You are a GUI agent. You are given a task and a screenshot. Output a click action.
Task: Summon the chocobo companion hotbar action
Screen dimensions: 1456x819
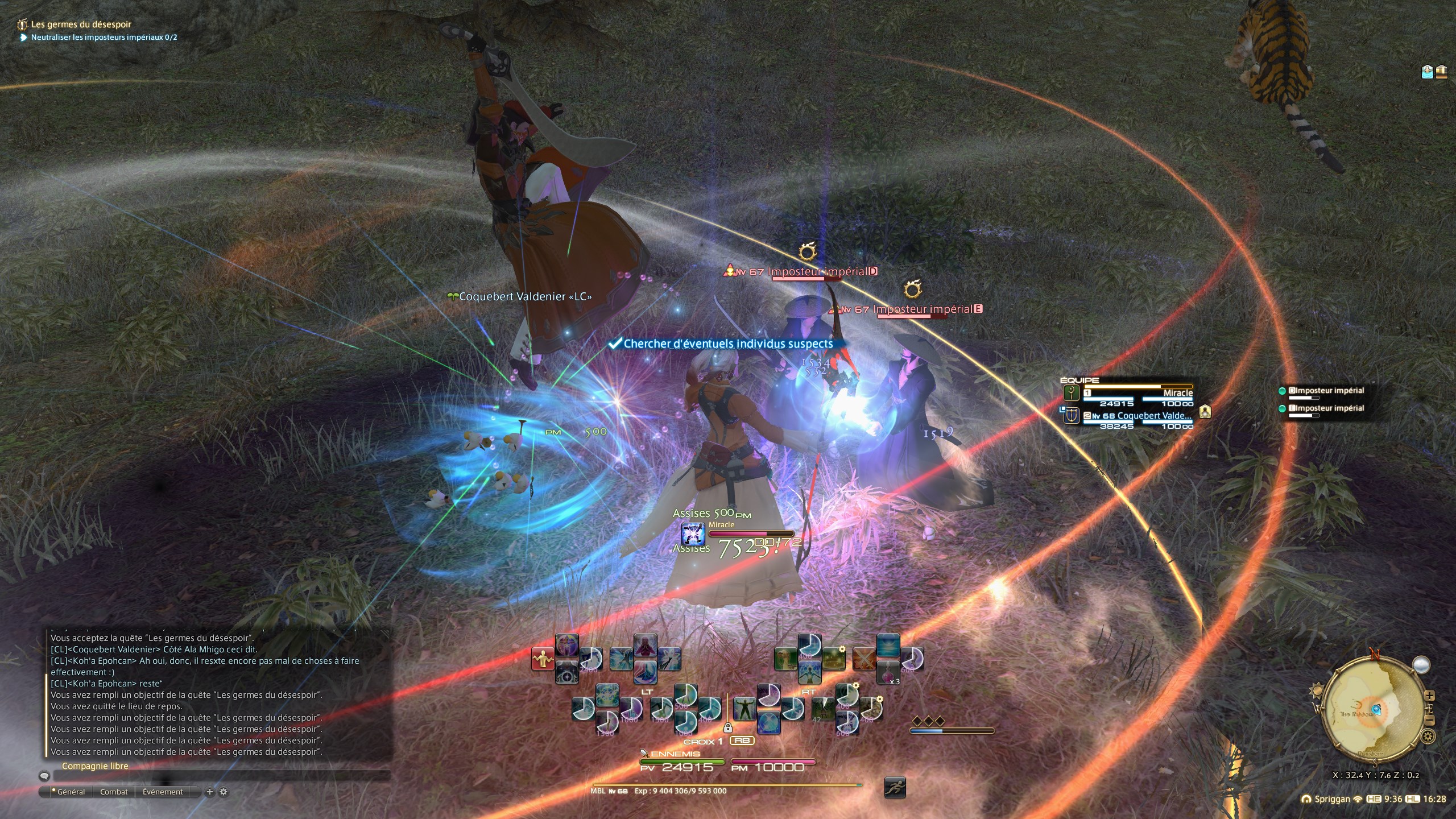tap(785, 659)
